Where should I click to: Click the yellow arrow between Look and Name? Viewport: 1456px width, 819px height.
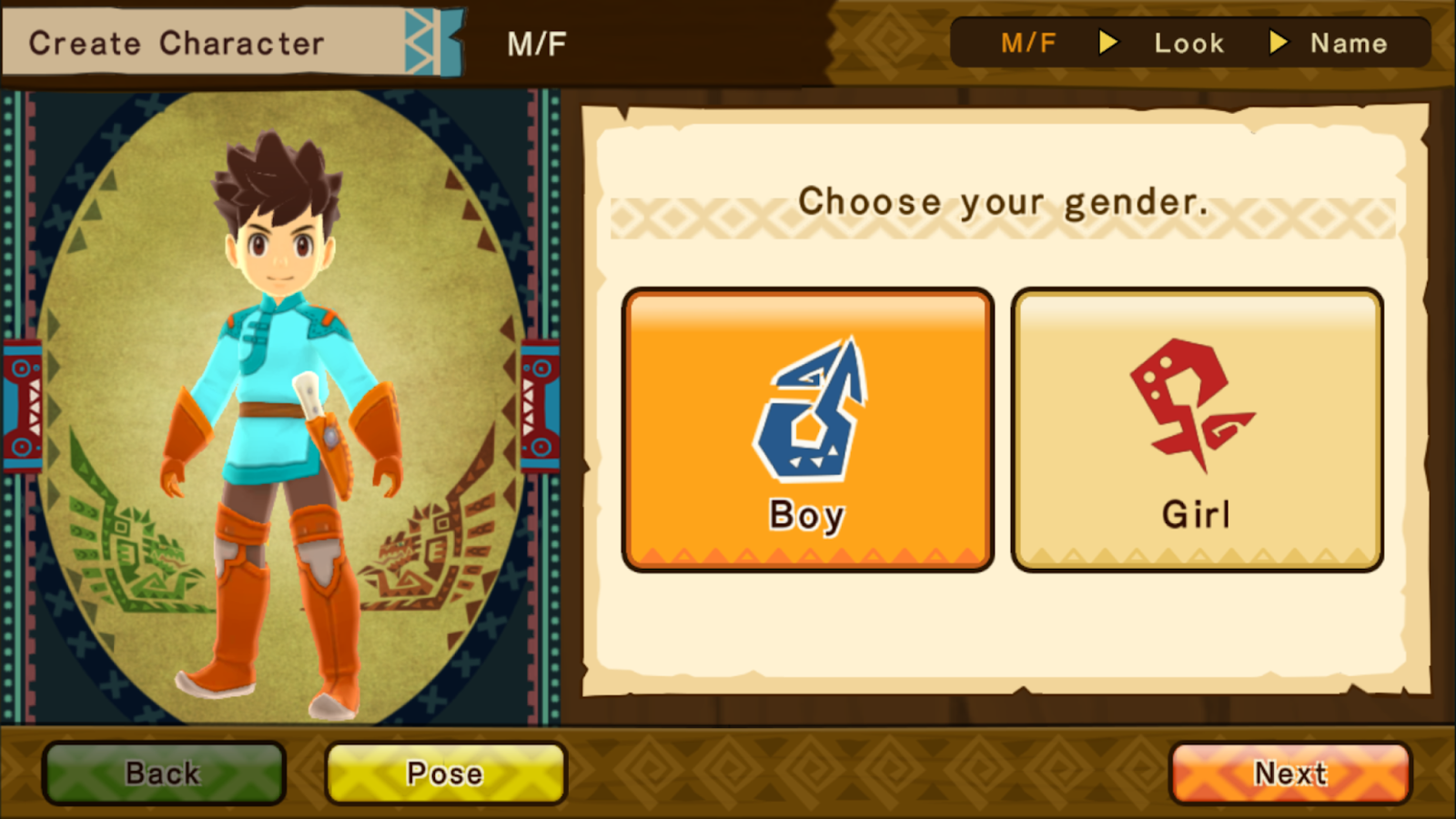point(1279,42)
